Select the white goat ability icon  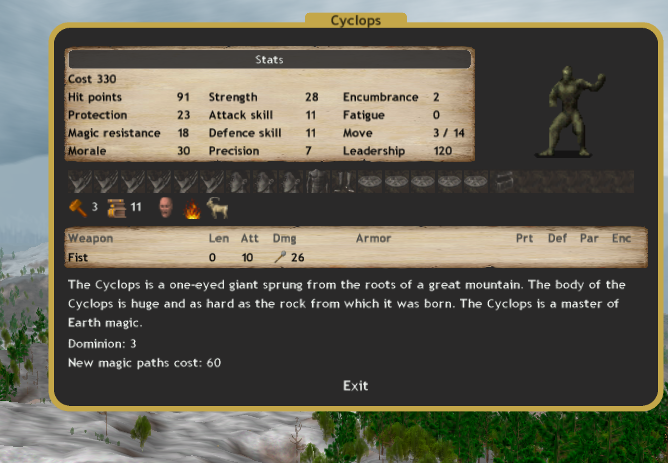tap(217, 208)
